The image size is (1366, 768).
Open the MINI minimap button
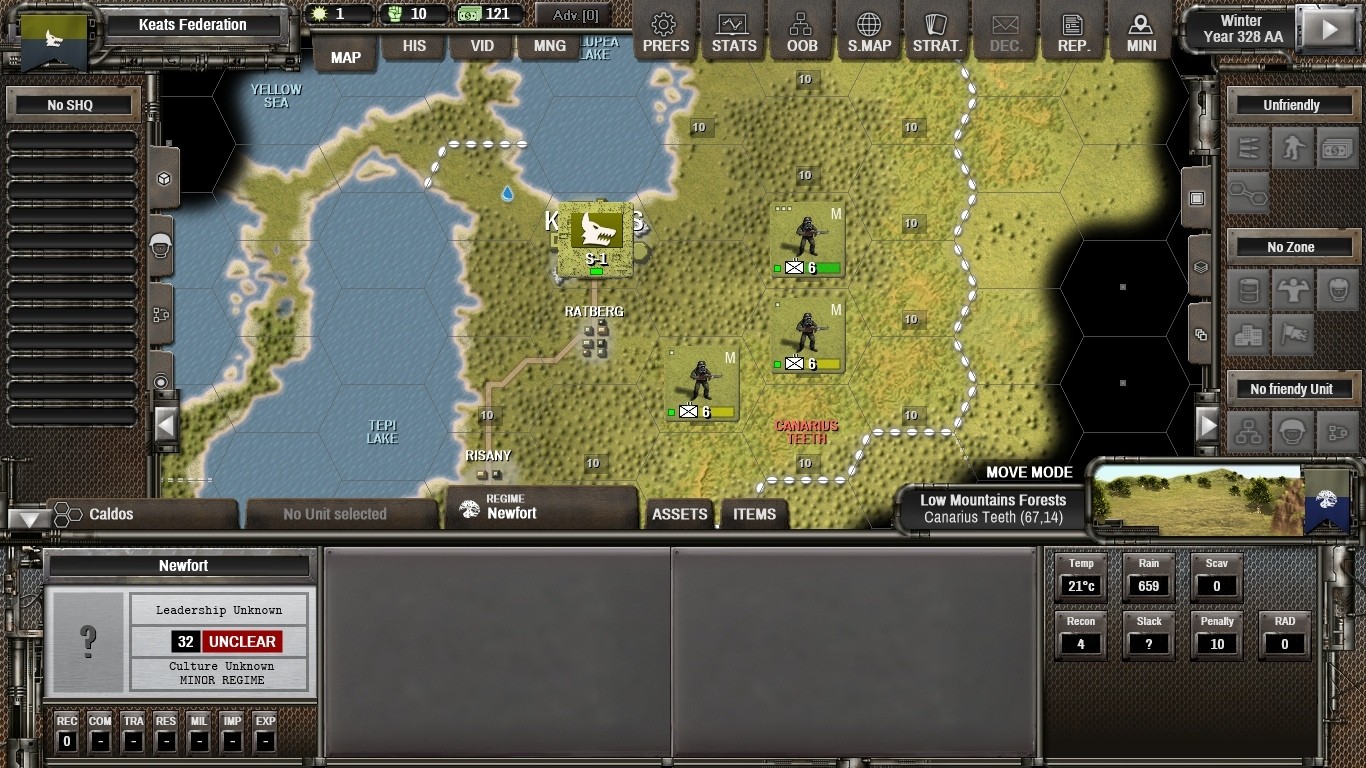(1141, 32)
